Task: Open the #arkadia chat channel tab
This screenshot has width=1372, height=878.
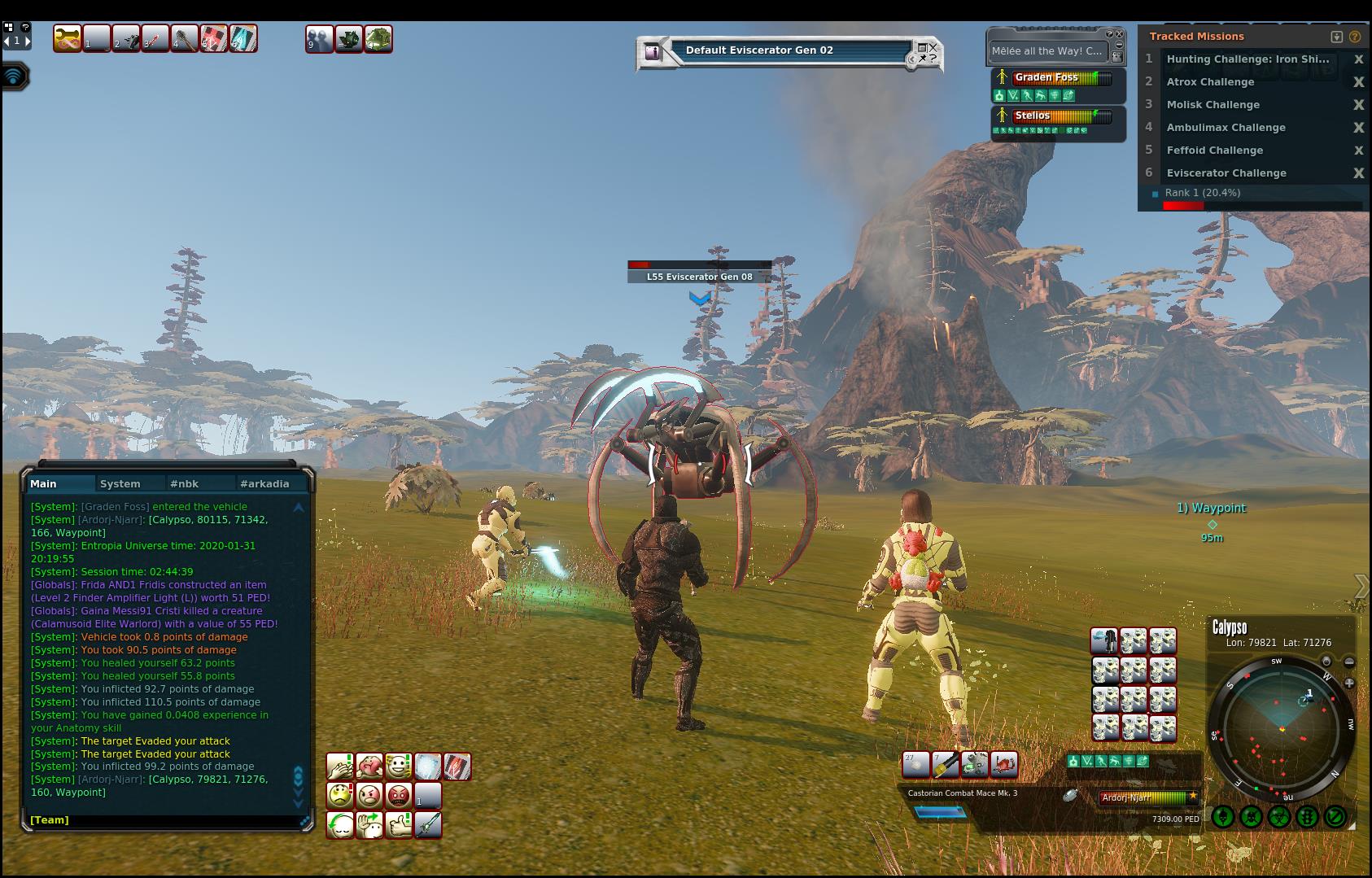Action: [x=264, y=483]
